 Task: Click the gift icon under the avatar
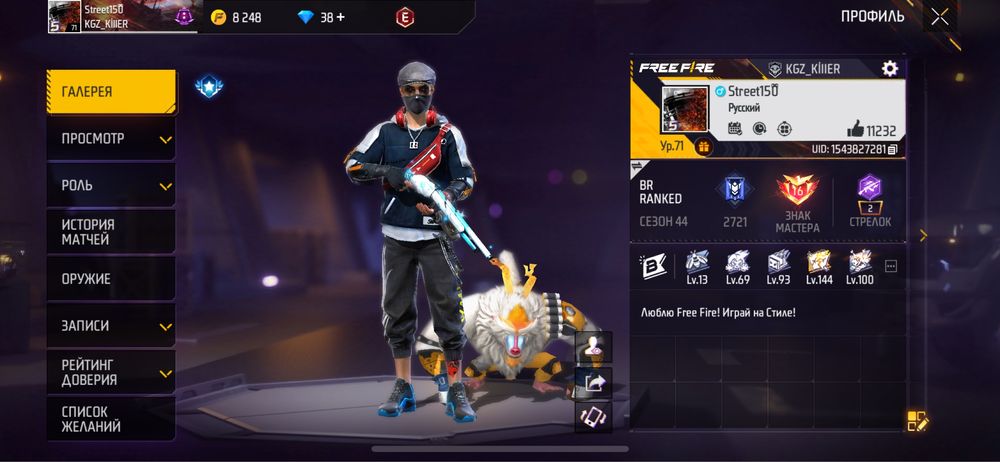703,146
